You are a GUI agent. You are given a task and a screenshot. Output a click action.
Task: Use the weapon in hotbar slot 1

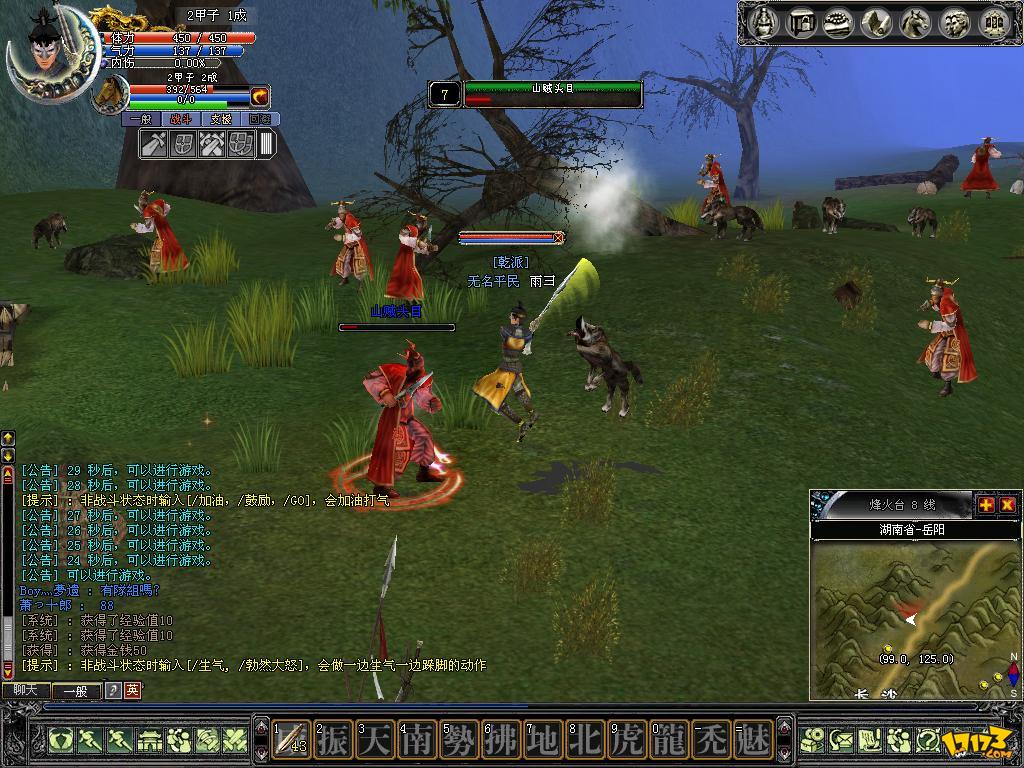pos(291,740)
